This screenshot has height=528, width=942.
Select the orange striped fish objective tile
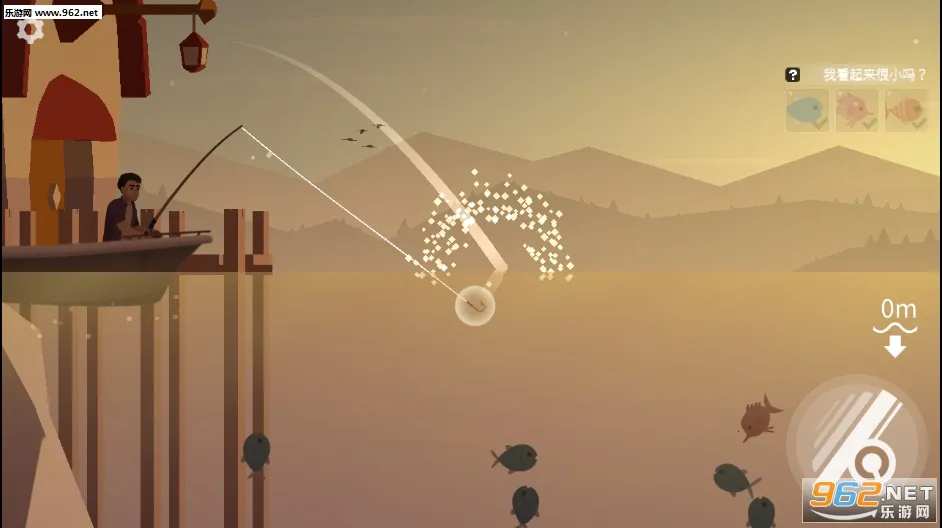coord(905,110)
